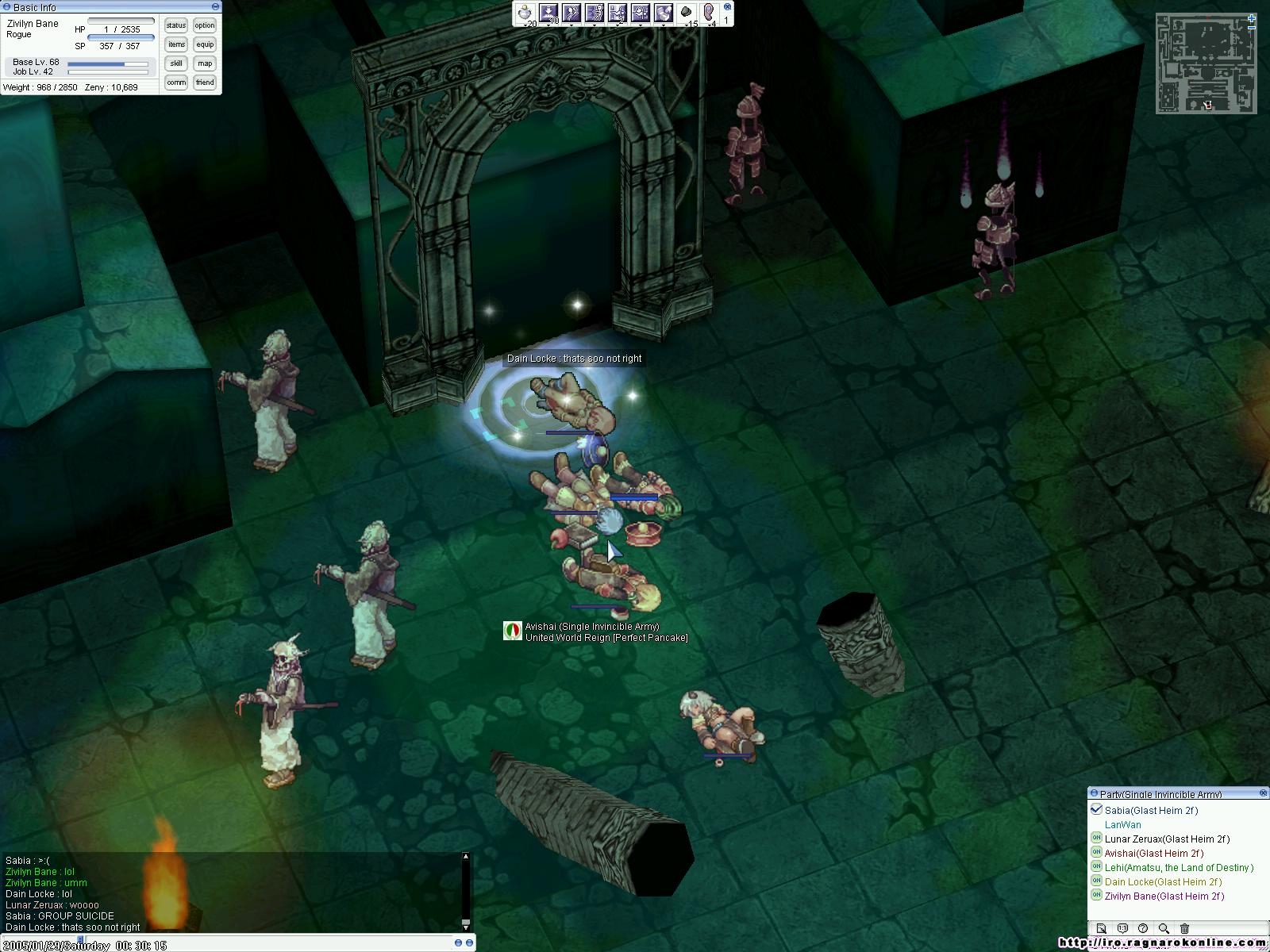Image resolution: width=1270 pixels, height=952 pixels.
Task: Open the comm window
Action: (176, 83)
